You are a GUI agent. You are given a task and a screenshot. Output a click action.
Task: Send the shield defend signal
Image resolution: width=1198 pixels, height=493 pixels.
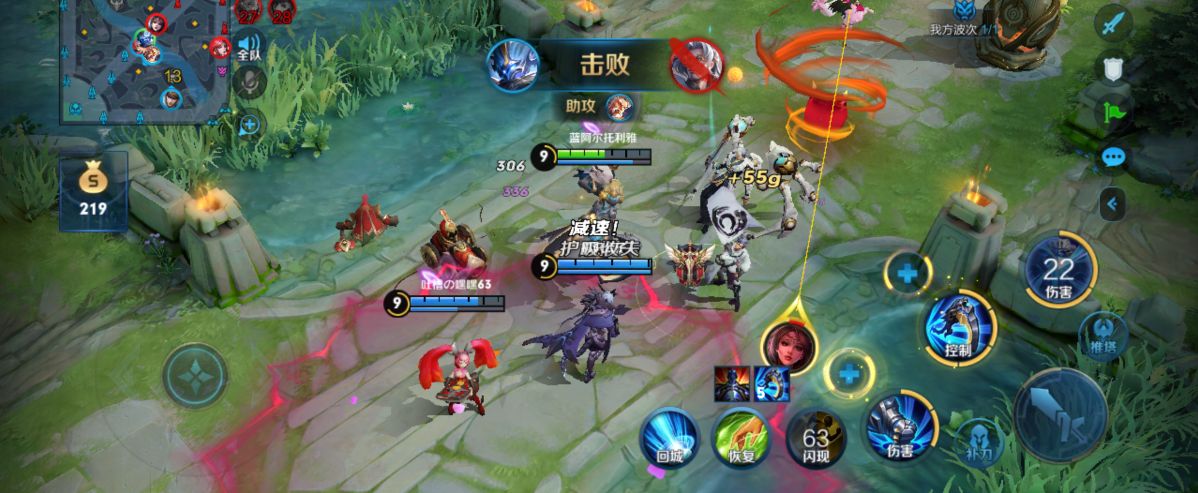pos(1113,68)
